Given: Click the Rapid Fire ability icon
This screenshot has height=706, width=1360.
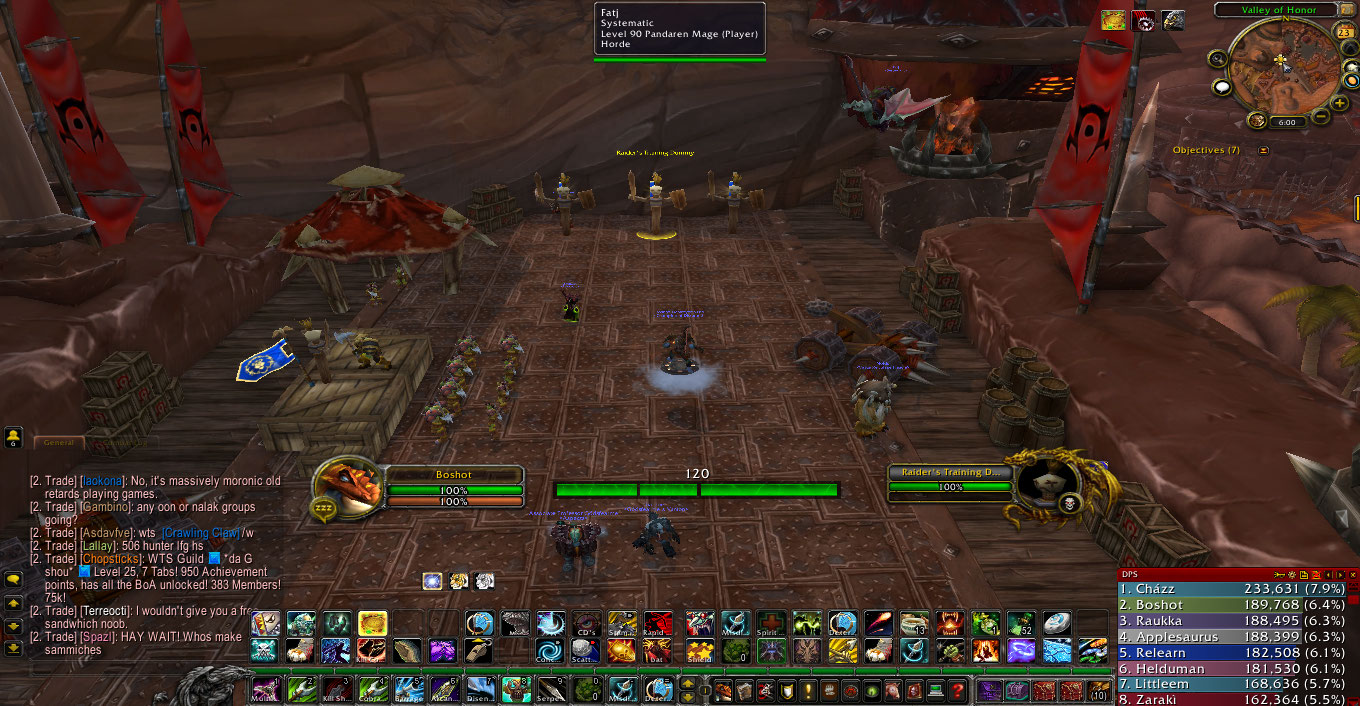Looking at the screenshot, I should pyautogui.click(x=657, y=624).
